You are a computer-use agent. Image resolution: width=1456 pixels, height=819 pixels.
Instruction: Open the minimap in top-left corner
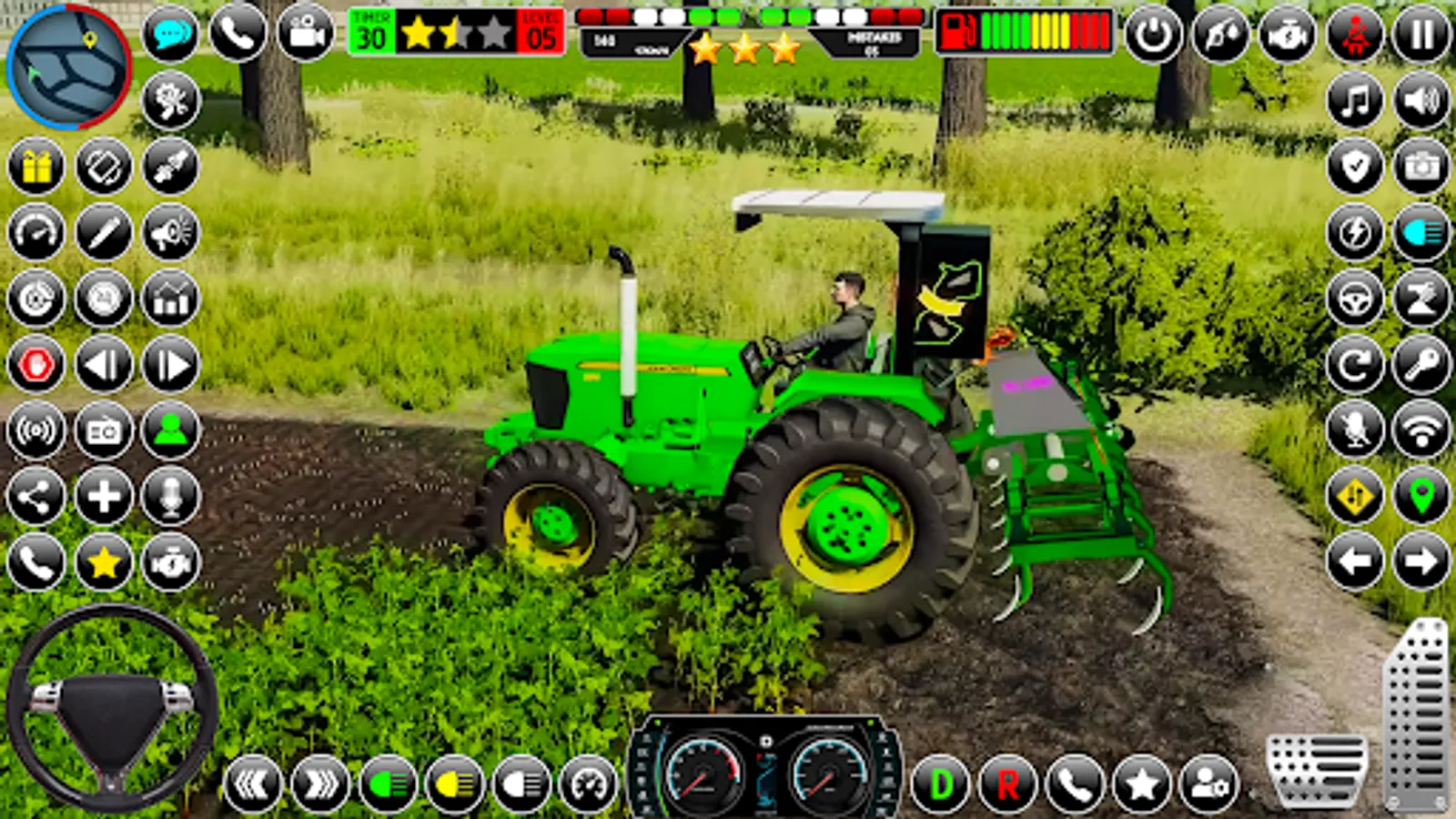coord(66,66)
